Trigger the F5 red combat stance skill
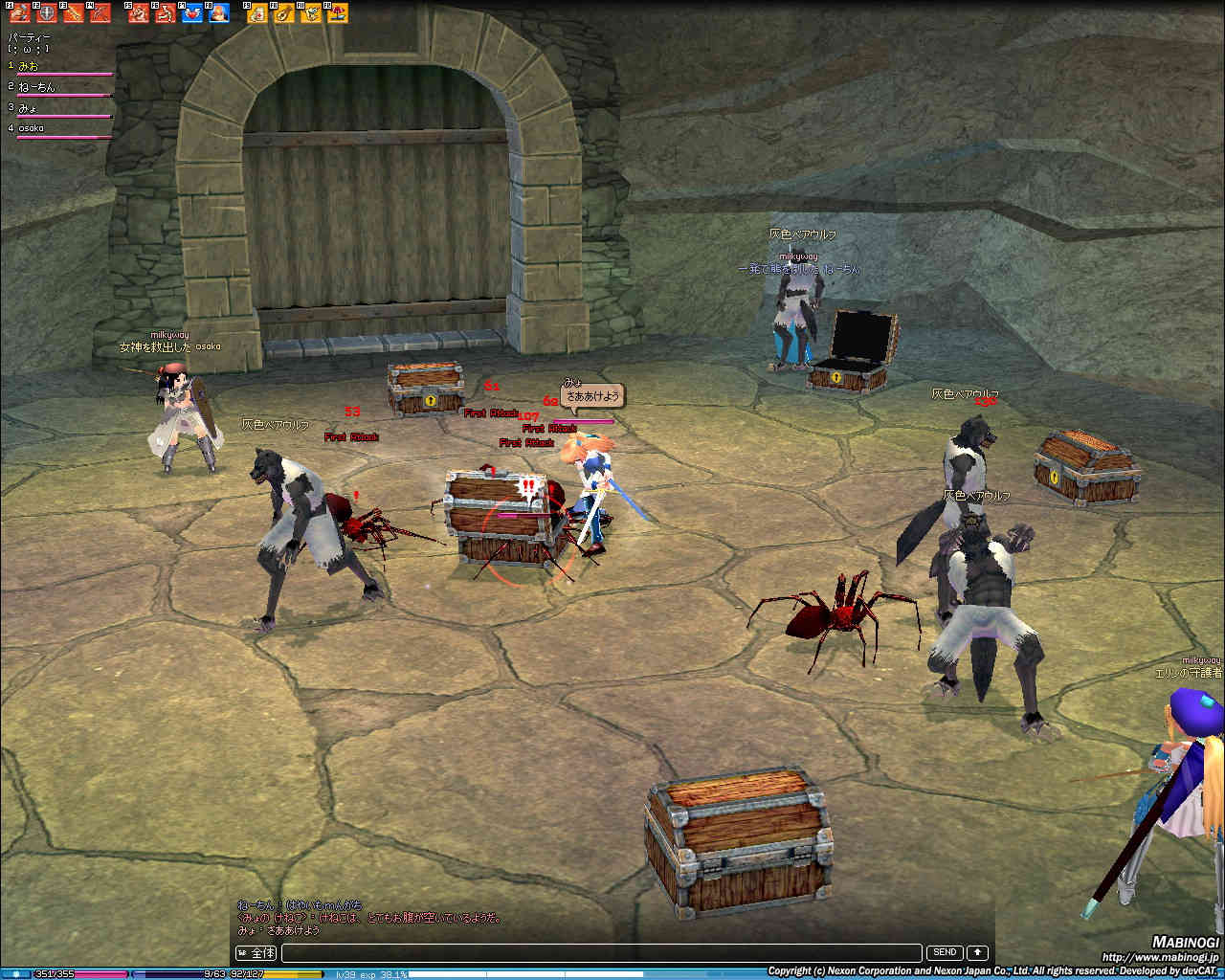This screenshot has height=980, width=1225. pyautogui.click(x=140, y=13)
